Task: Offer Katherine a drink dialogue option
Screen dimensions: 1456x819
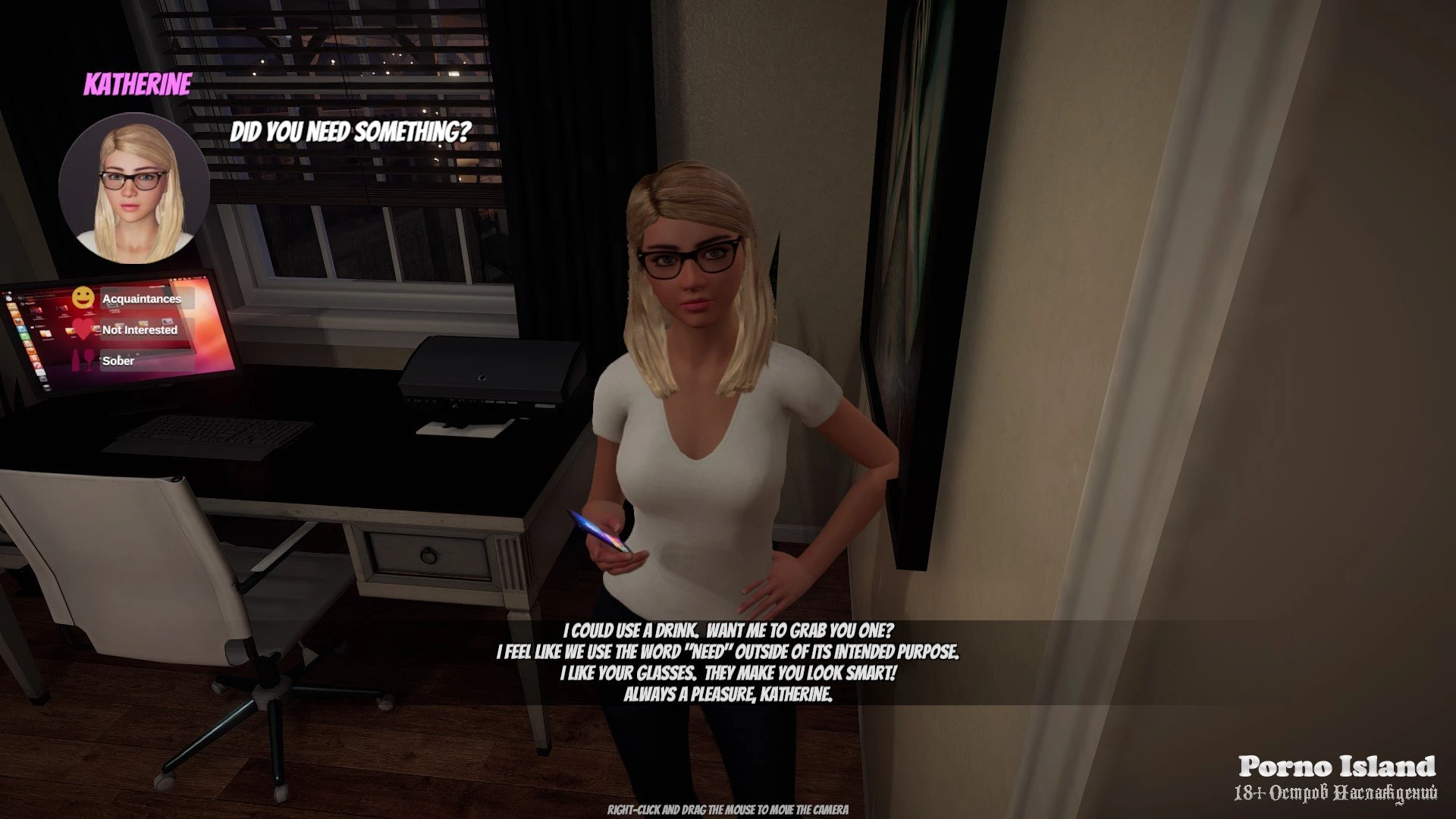Action: [728, 630]
